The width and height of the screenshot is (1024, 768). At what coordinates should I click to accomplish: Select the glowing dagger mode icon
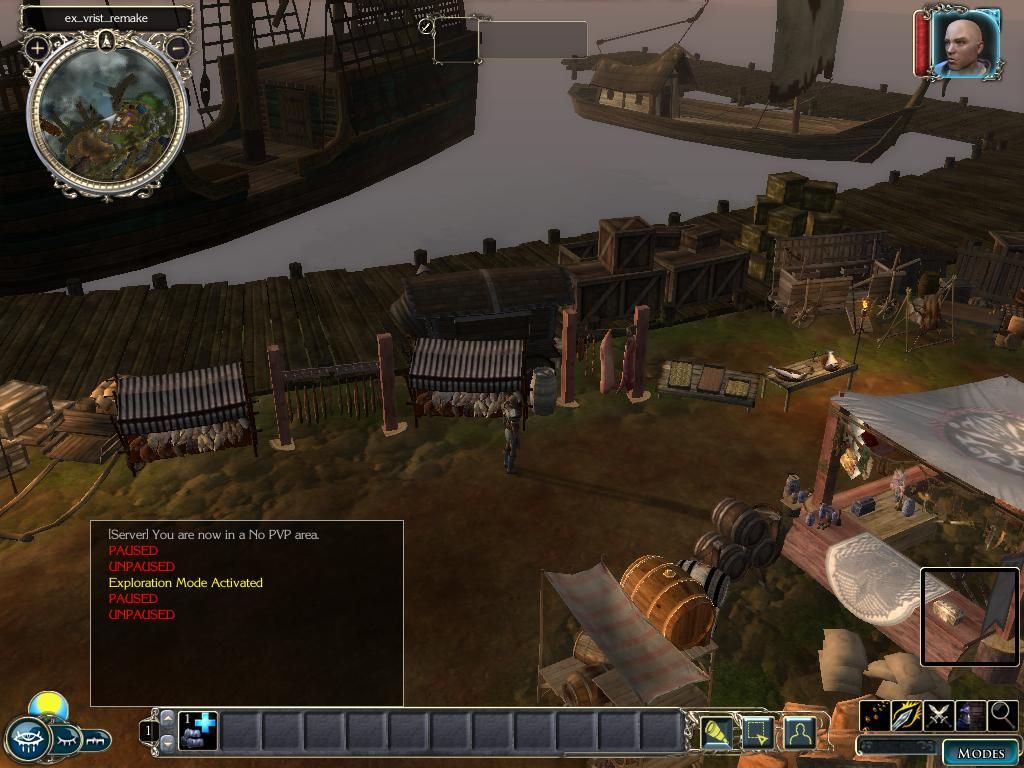coord(907,715)
